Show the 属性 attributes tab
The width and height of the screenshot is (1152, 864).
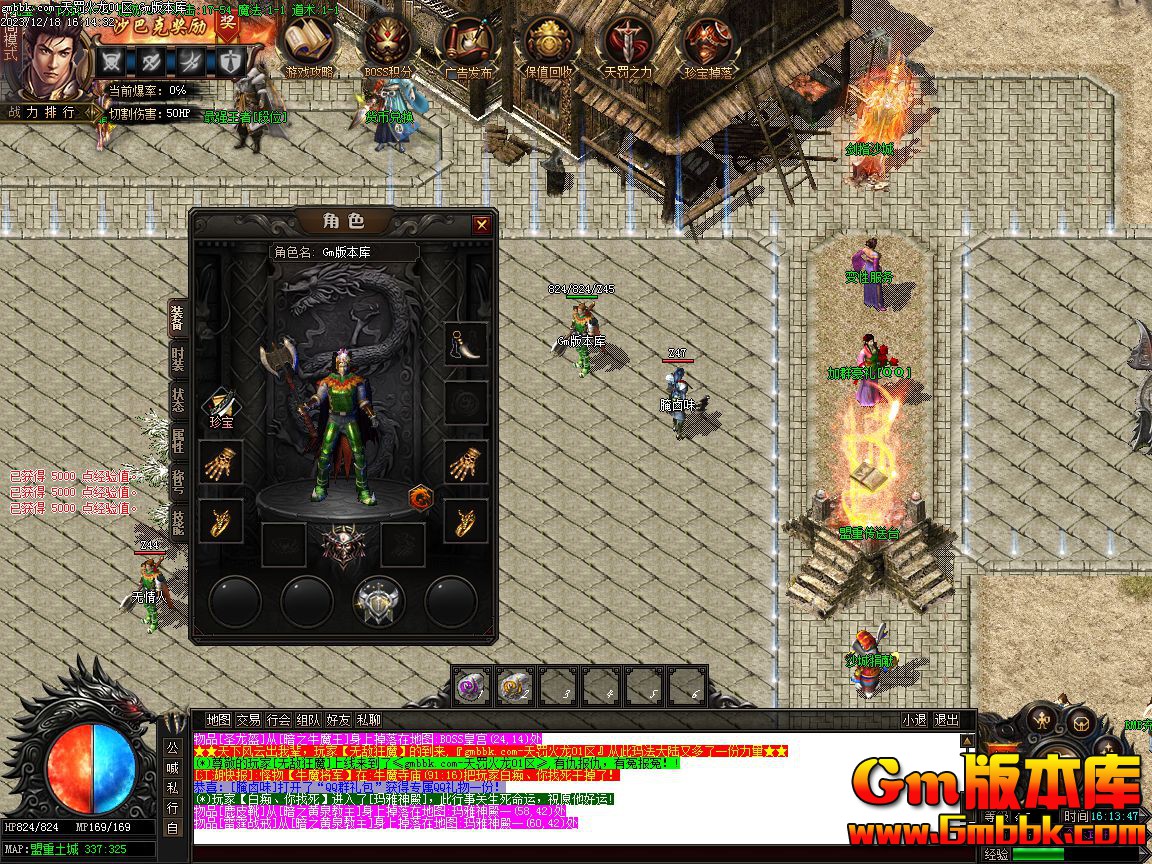coord(178,441)
